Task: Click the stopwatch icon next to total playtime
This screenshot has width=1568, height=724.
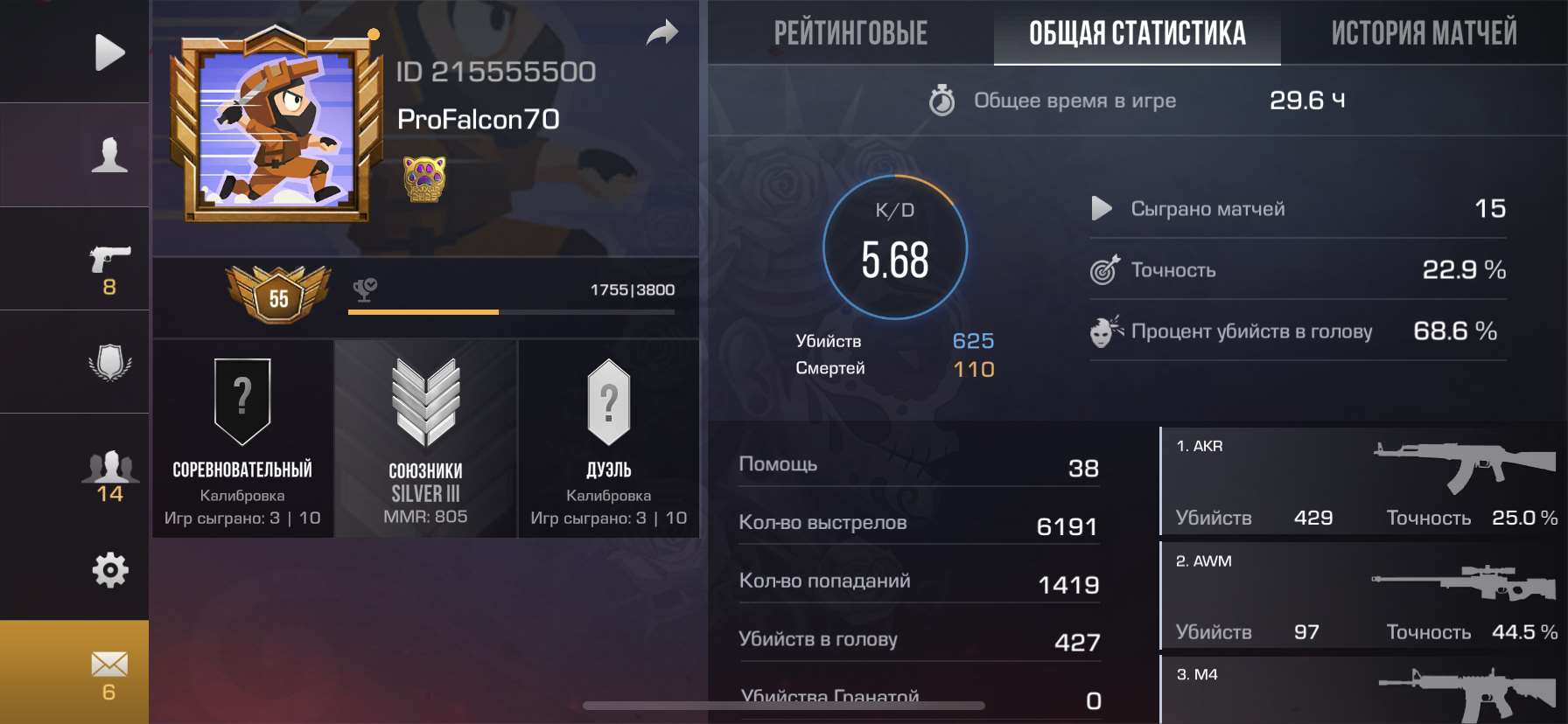Action: coord(942,101)
